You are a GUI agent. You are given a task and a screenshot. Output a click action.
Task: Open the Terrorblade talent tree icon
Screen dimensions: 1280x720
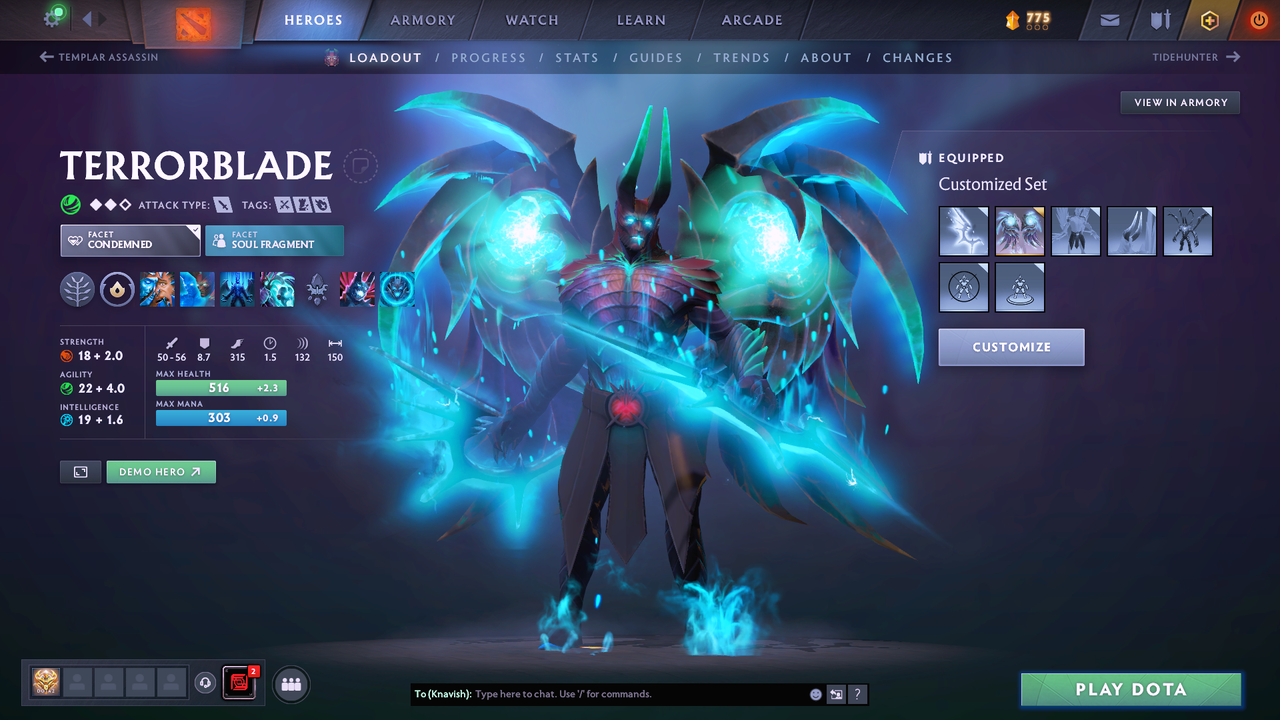(78, 289)
